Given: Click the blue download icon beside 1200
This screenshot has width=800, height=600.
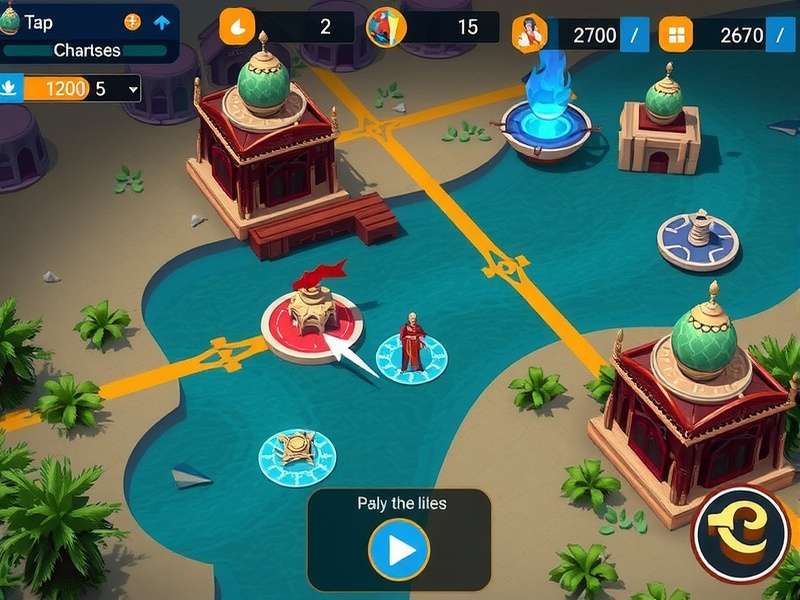Looking at the screenshot, I should (10, 89).
